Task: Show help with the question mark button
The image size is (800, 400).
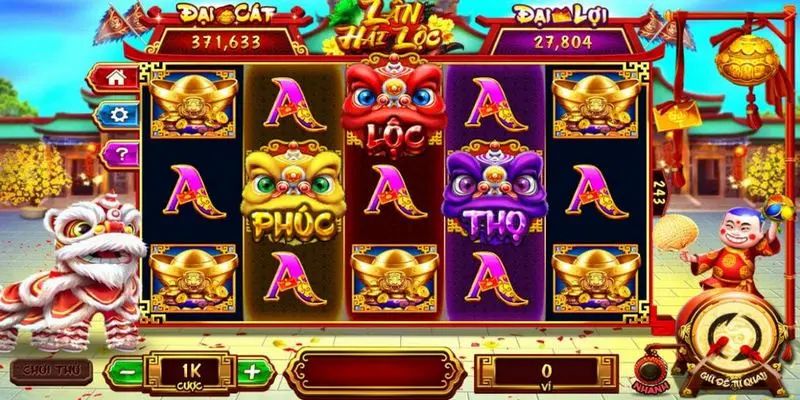Action: pyautogui.click(x=116, y=153)
